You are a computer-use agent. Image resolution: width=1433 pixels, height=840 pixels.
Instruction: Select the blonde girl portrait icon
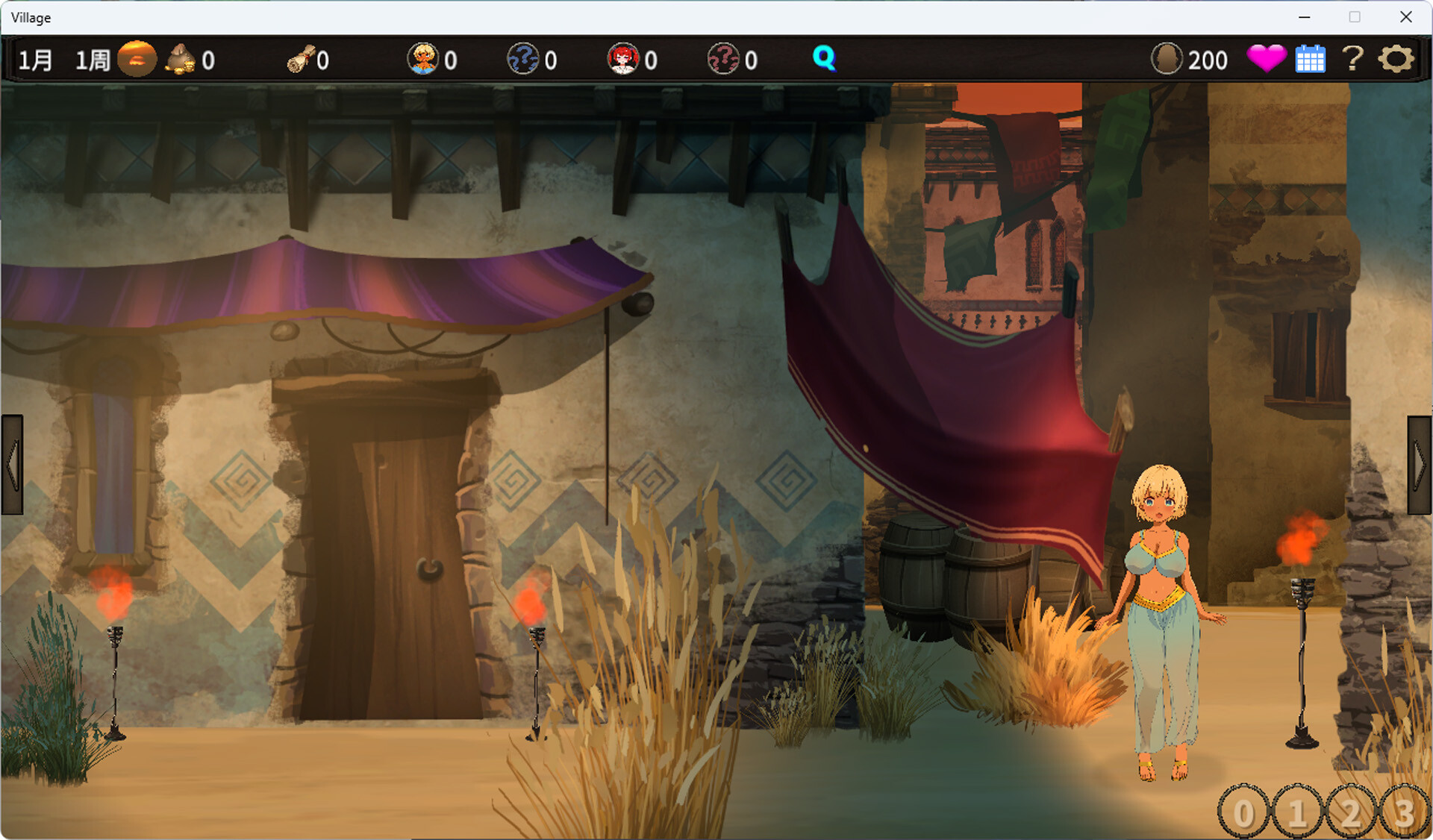422,59
